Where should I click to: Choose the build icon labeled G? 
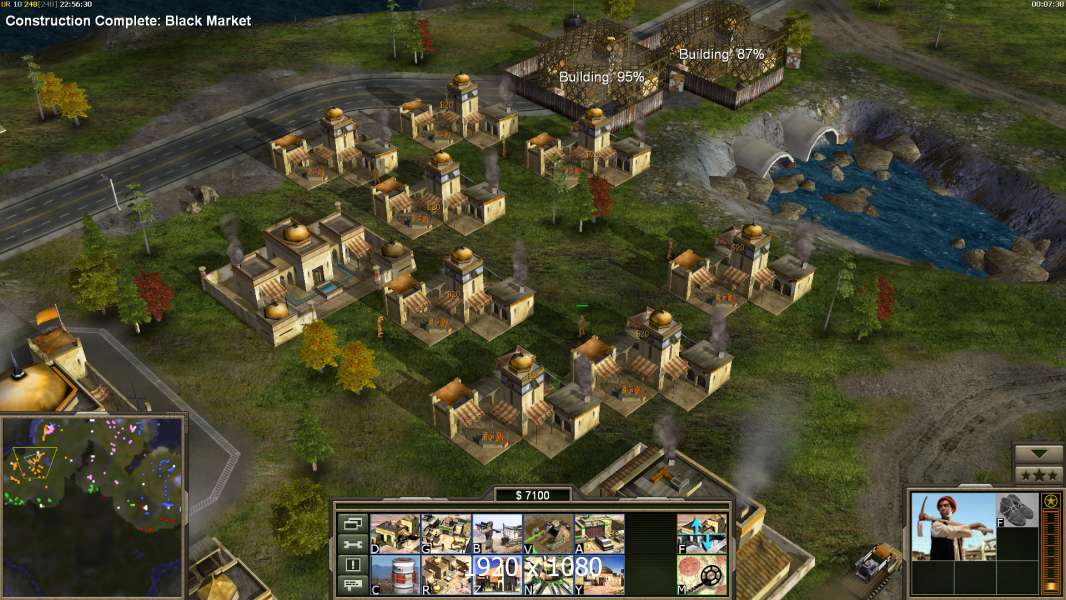click(x=446, y=533)
